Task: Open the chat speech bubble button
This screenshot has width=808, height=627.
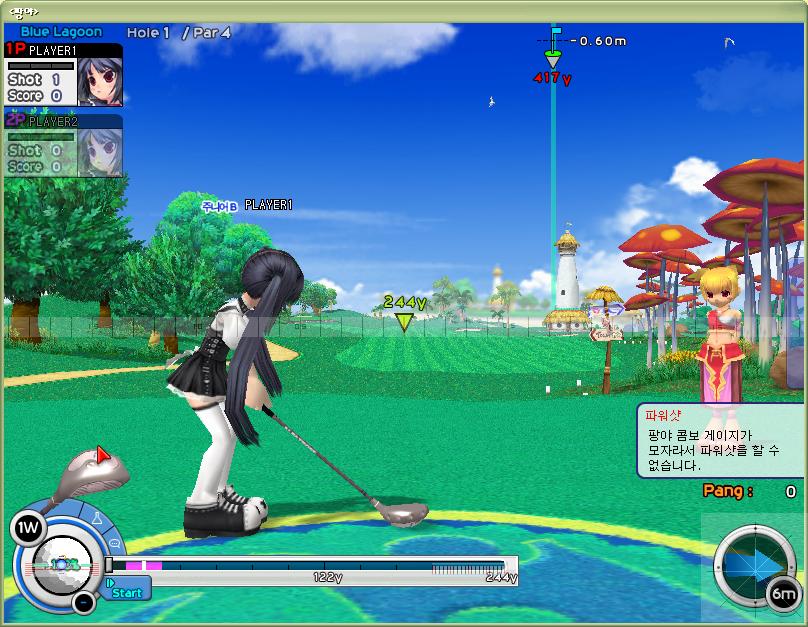Action: click(x=113, y=543)
